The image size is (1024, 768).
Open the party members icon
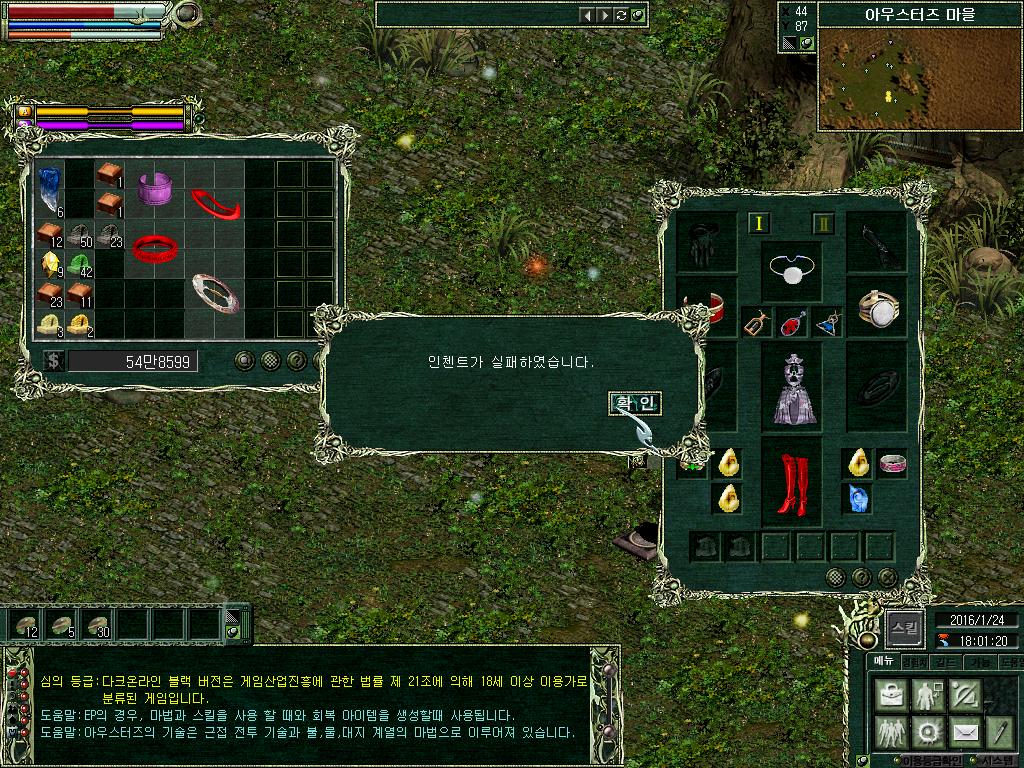click(x=889, y=732)
